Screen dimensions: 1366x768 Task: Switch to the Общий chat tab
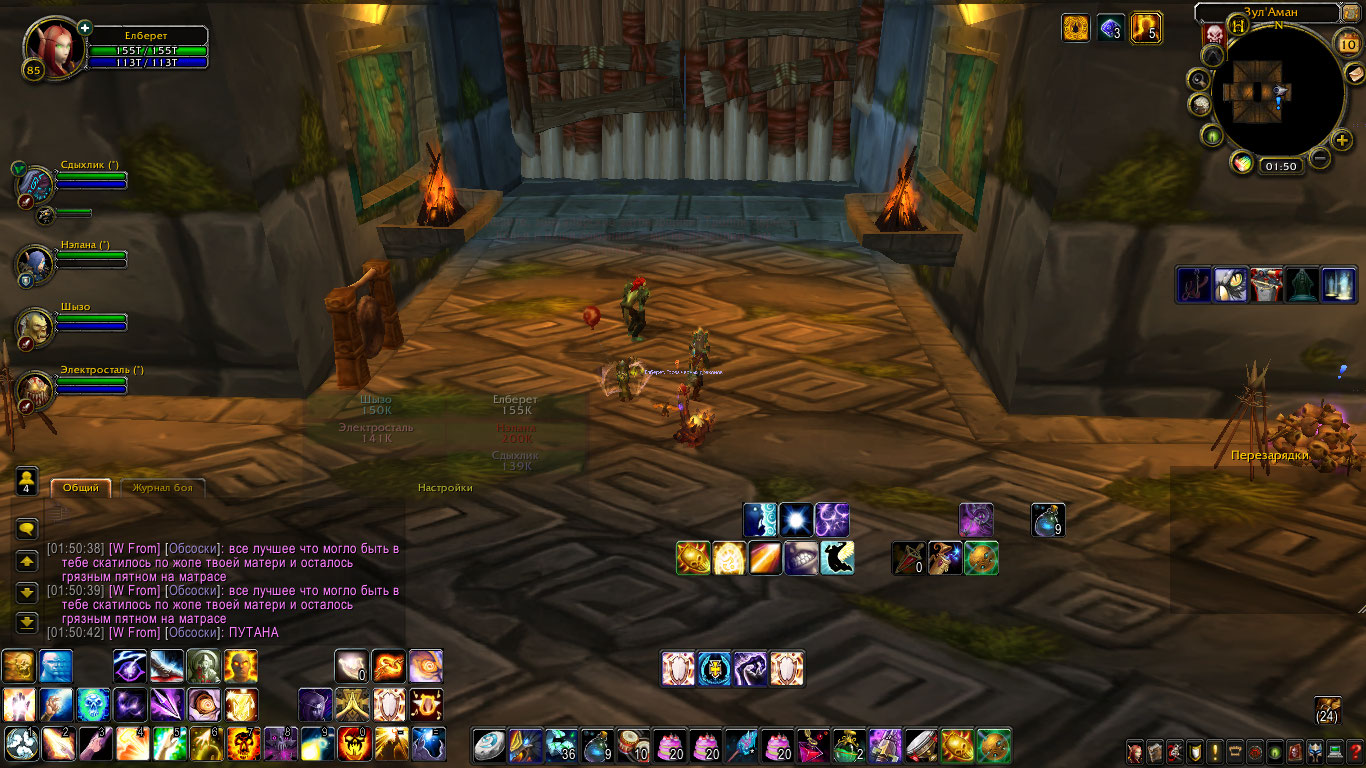[80, 488]
